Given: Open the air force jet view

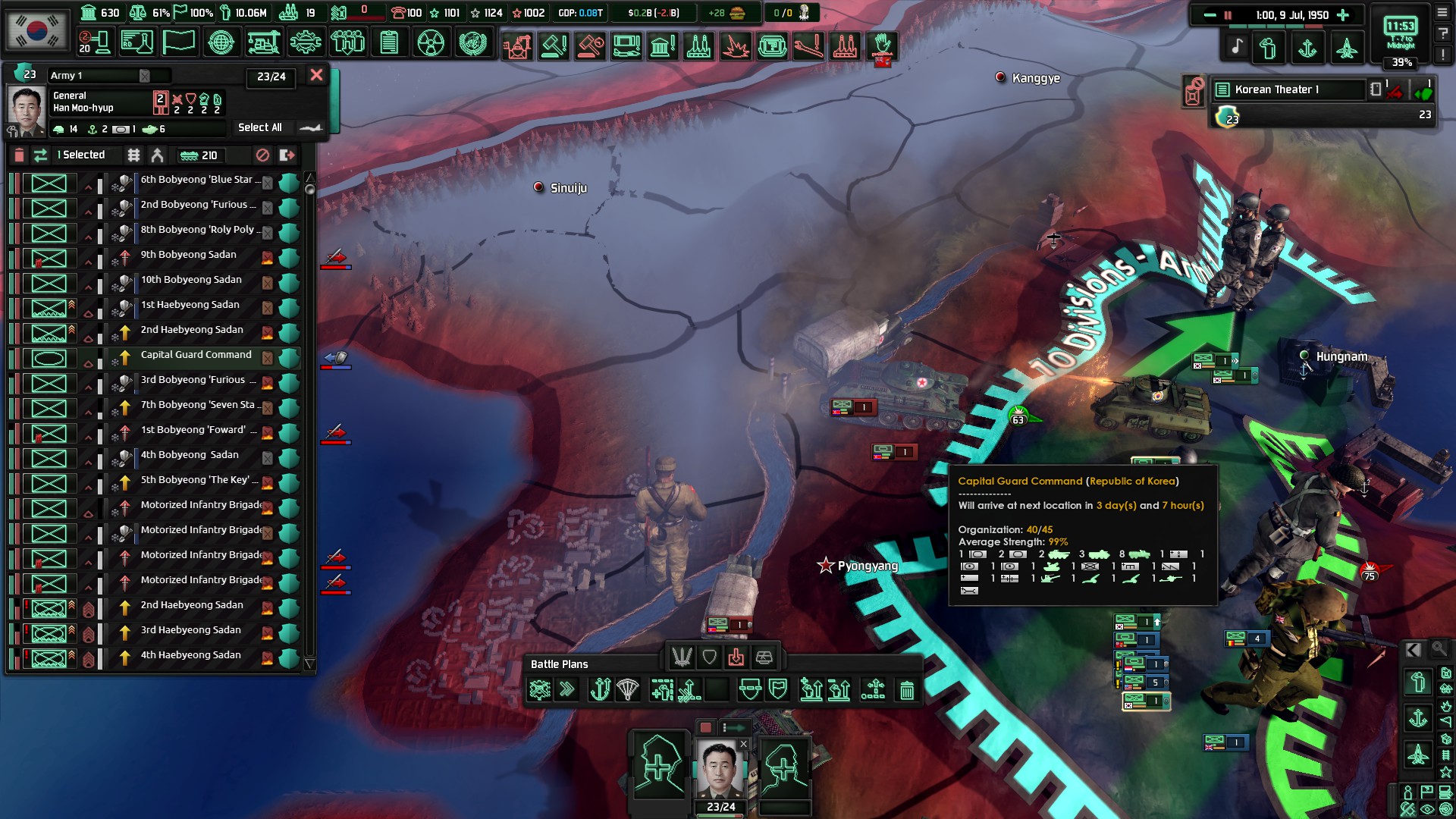Looking at the screenshot, I should coord(1346,49).
